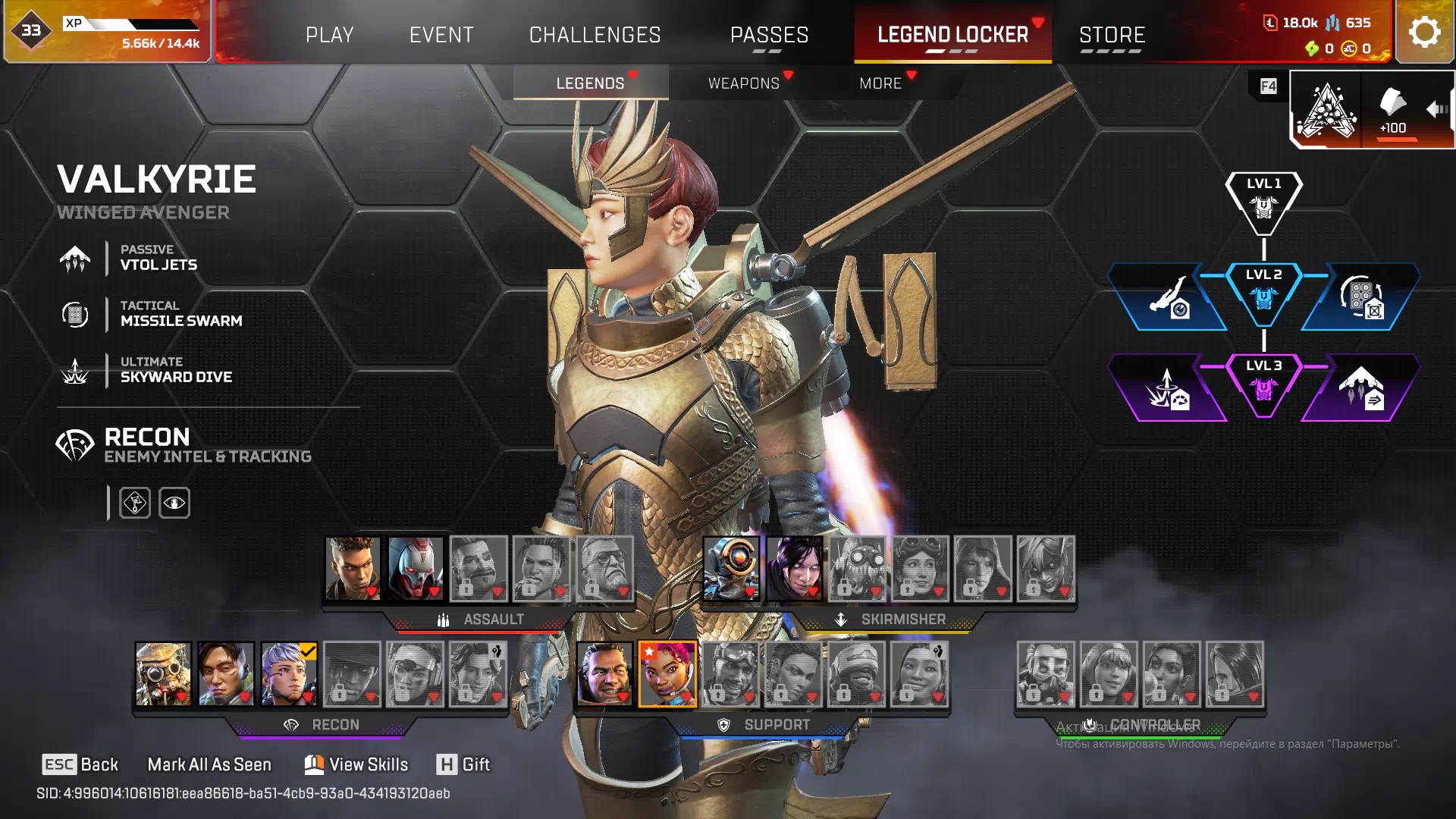Image resolution: width=1456 pixels, height=819 pixels.
Task: Open the Play tab
Action: click(329, 35)
